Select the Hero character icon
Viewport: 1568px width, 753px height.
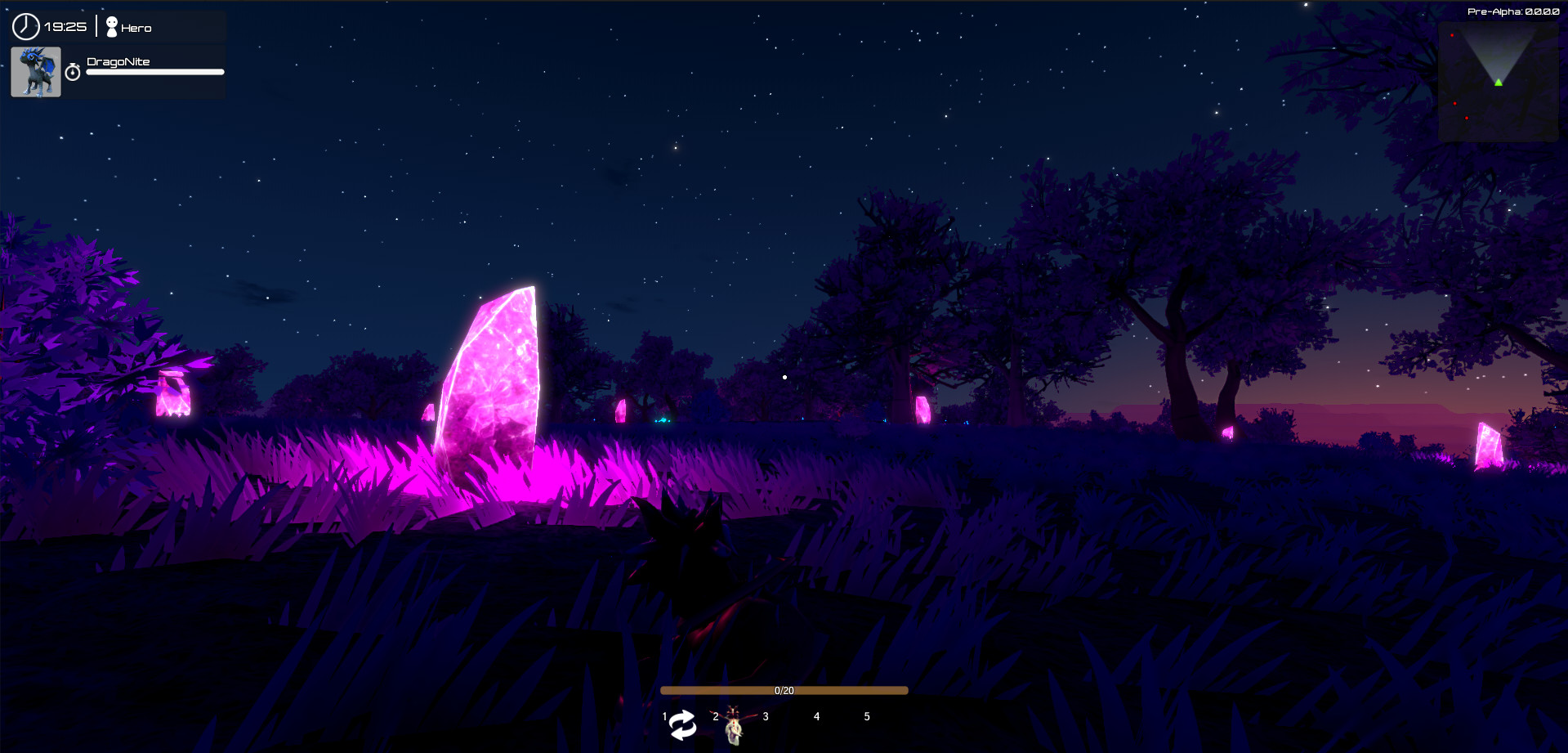pos(111,25)
